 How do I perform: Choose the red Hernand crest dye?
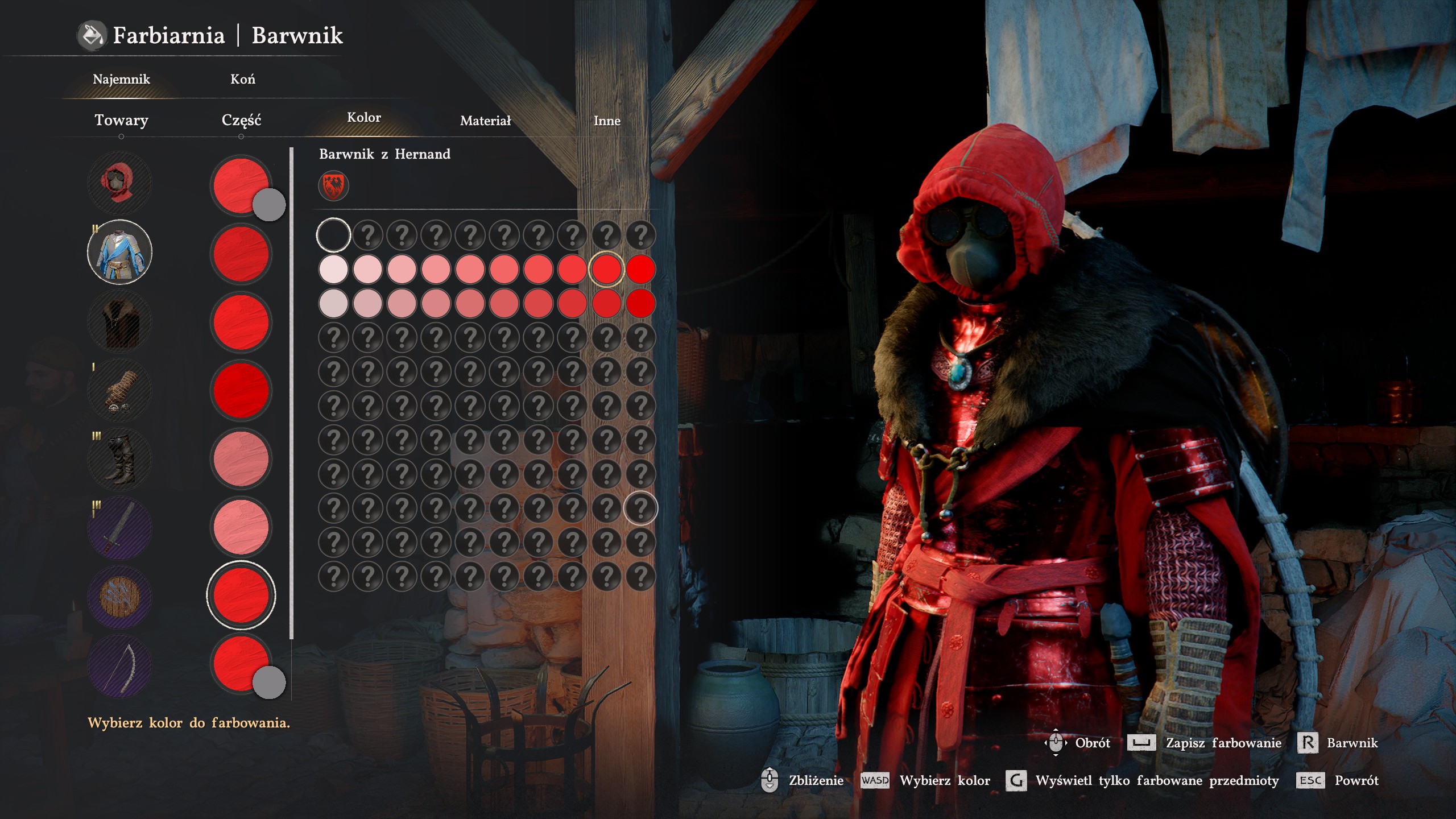coord(333,186)
